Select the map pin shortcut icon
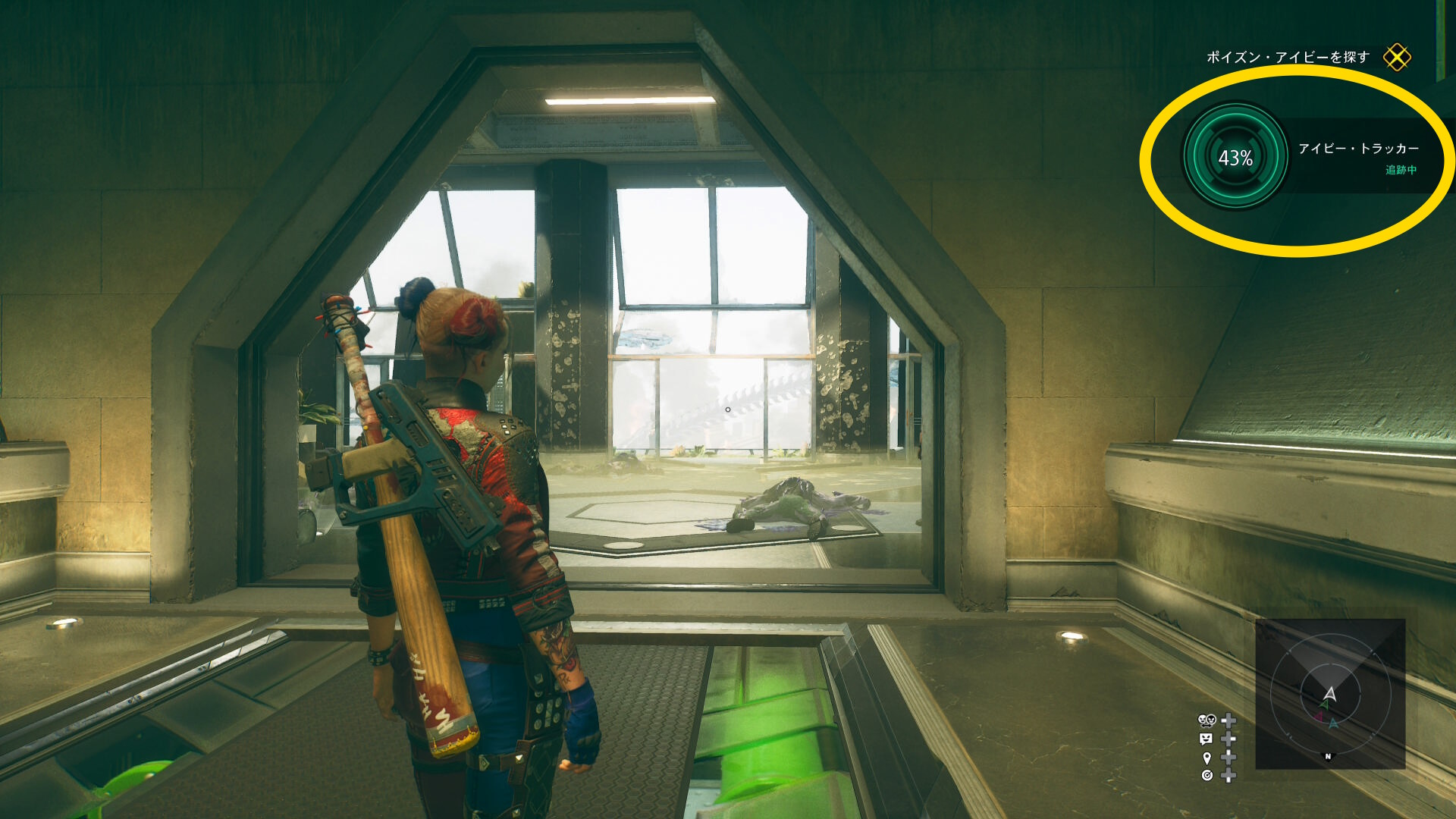Viewport: 1456px width, 819px height. pyautogui.click(x=1207, y=758)
